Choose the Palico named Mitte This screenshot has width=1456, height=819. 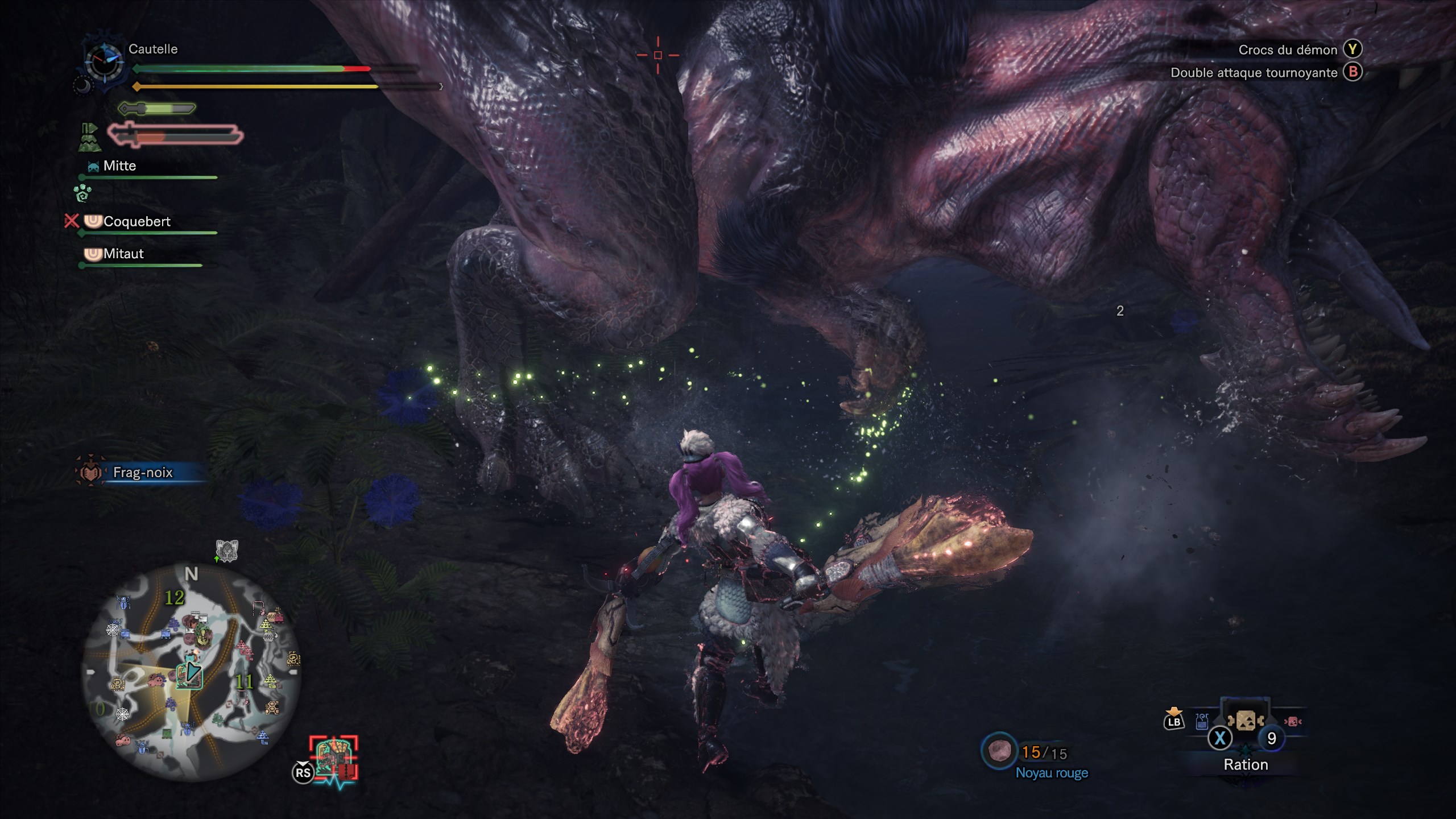(x=119, y=166)
